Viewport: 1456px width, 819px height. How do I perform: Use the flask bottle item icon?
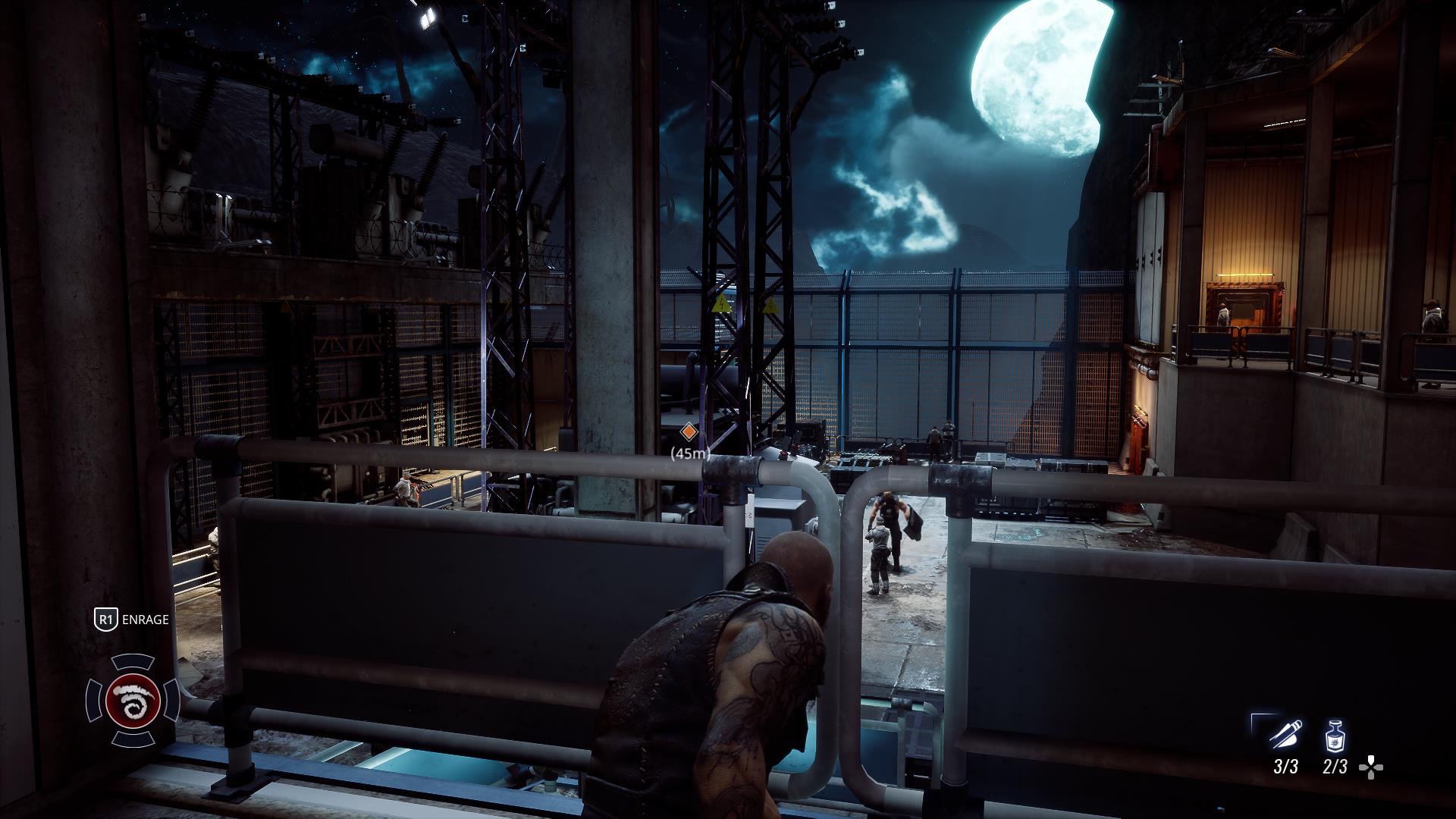point(1335,736)
